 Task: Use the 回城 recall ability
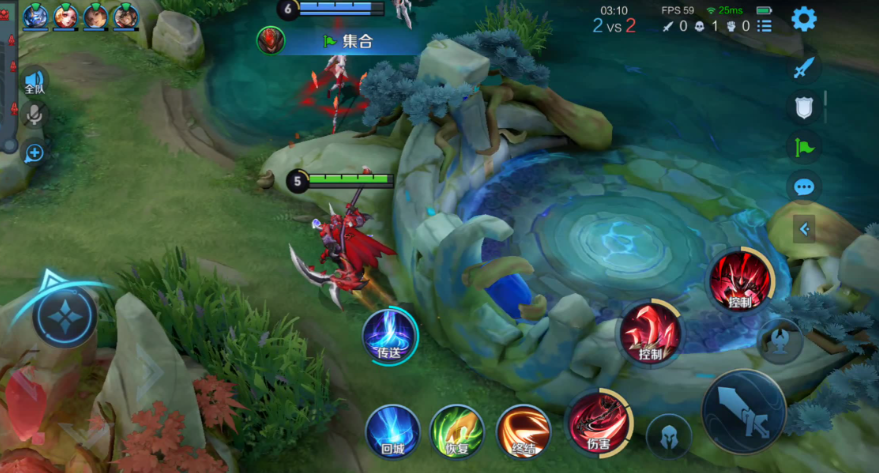click(x=392, y=431)
